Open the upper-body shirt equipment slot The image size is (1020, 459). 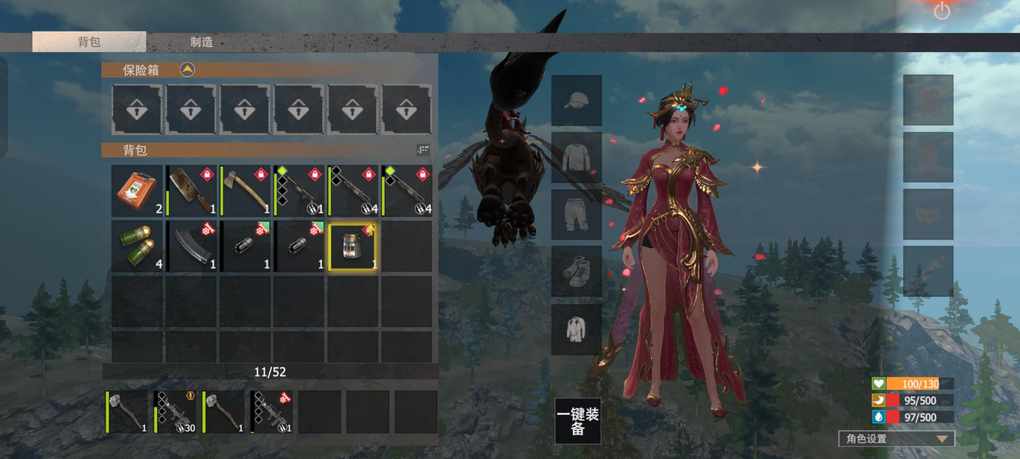(x=577, y=158)
